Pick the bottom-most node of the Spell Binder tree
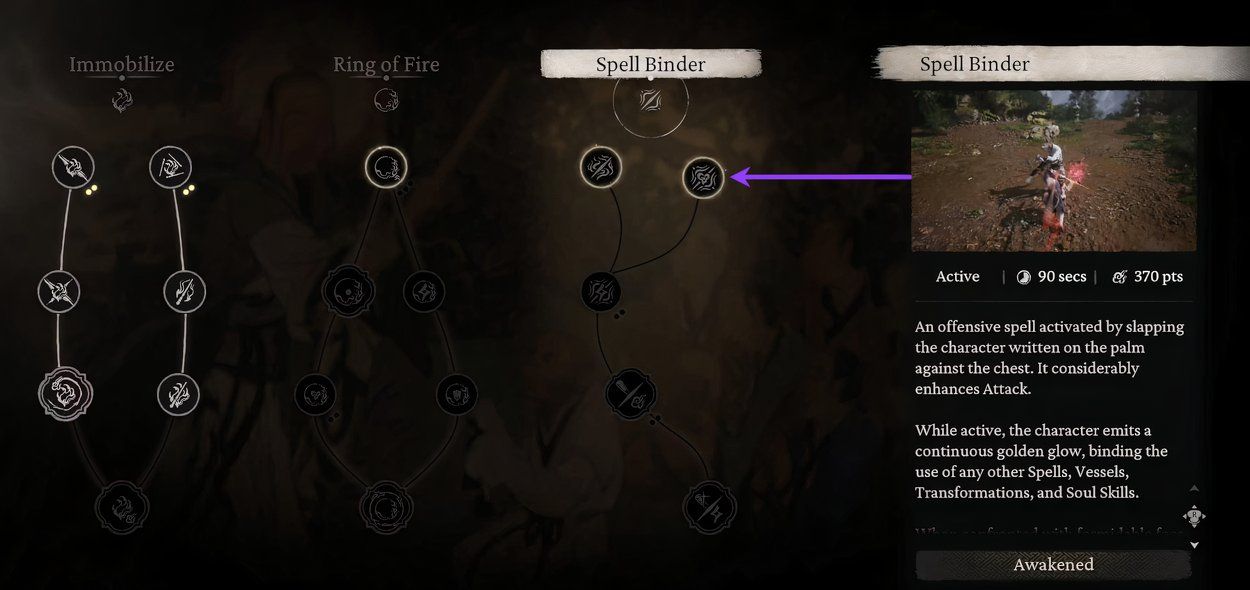 pos(710,507)
